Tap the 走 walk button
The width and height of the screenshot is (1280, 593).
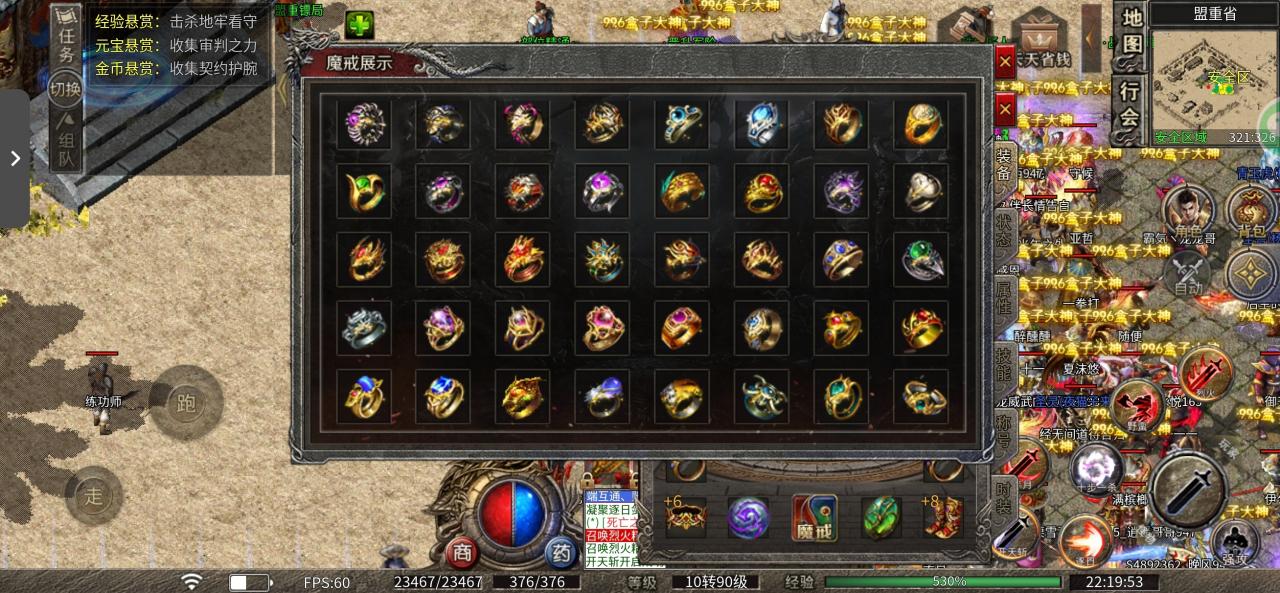(93, 495)
